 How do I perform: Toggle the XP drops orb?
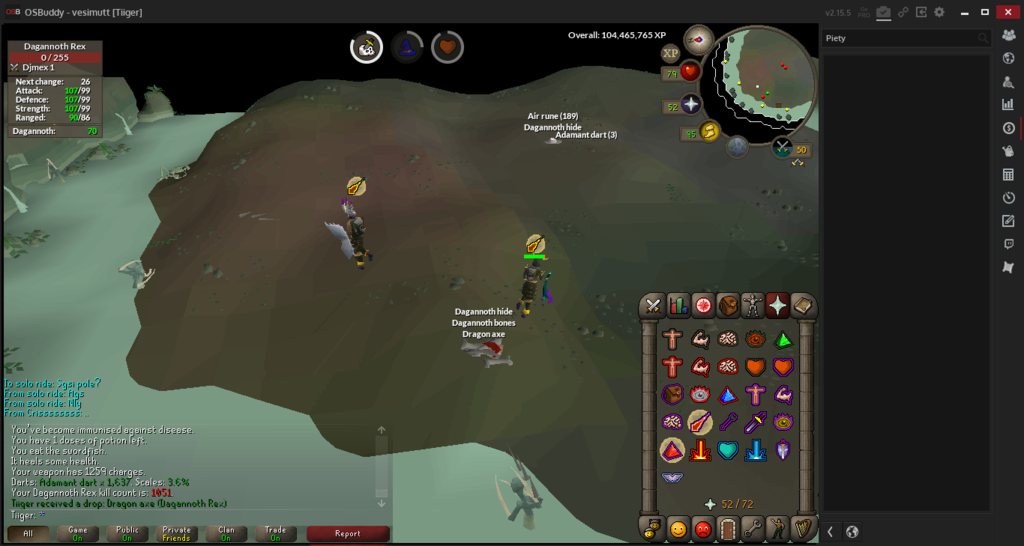click(670, 54)
